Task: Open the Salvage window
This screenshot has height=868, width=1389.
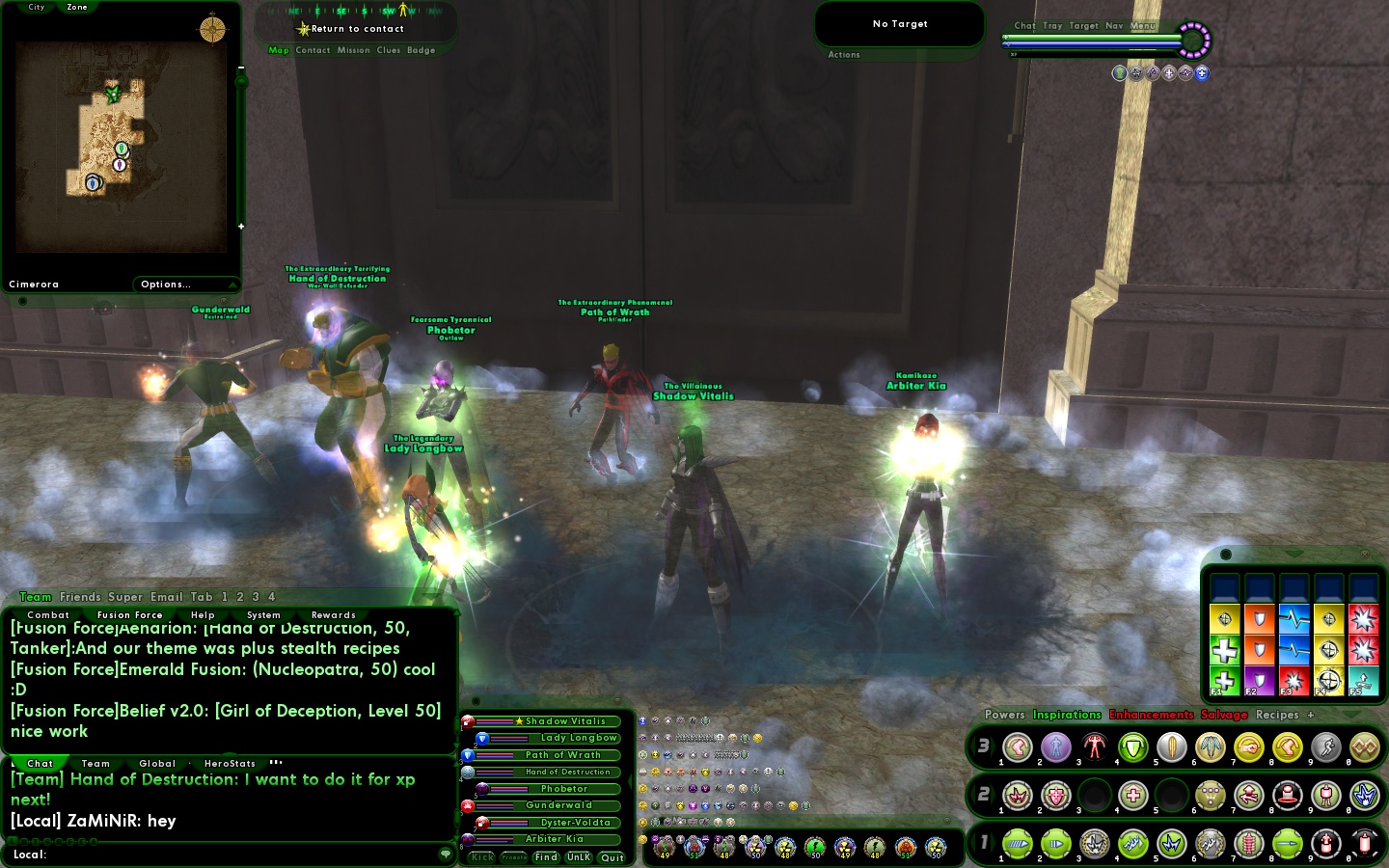Action: (x=1224, y=715)
